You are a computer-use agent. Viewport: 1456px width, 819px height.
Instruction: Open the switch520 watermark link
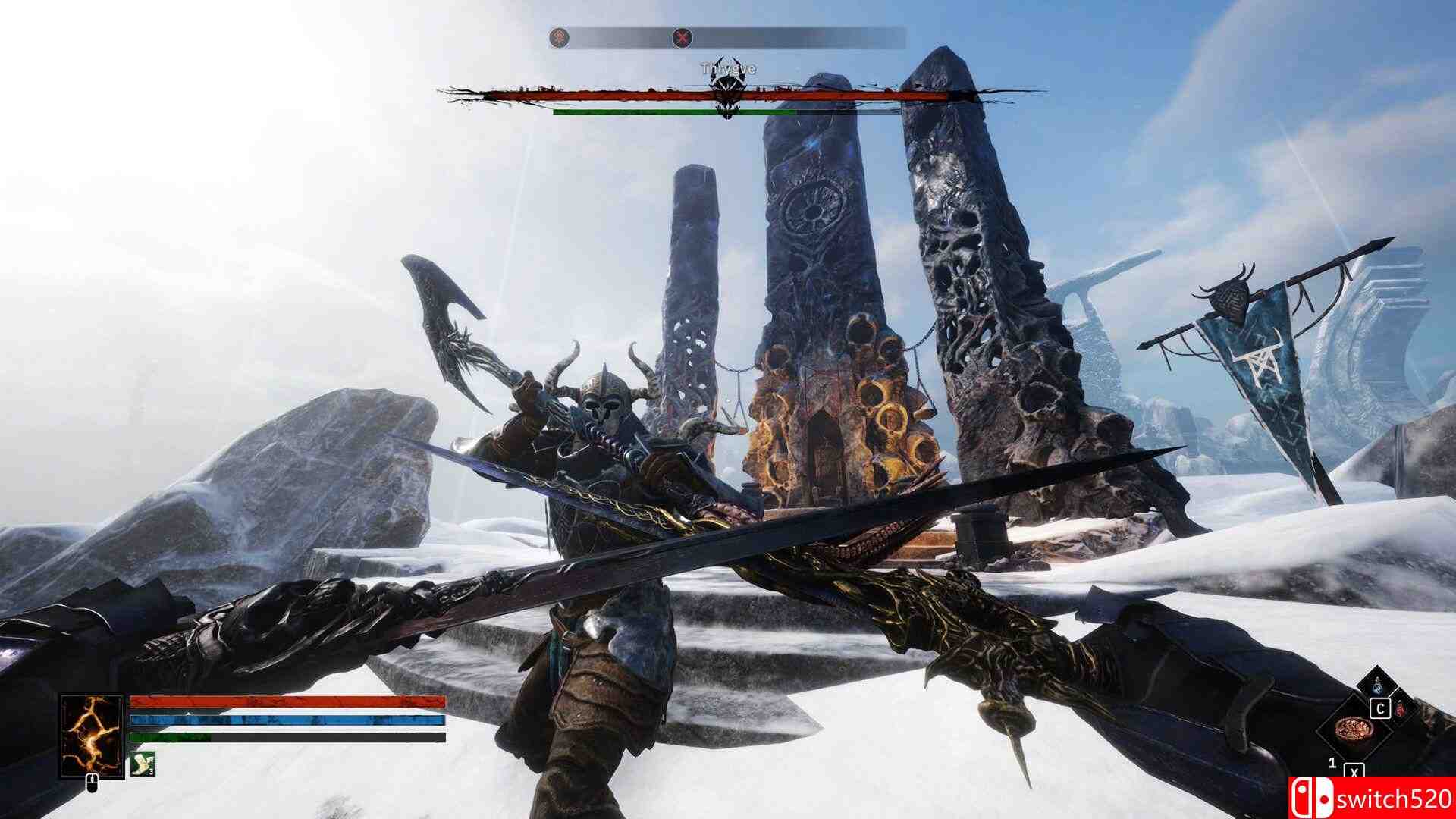pos(1392,799)
